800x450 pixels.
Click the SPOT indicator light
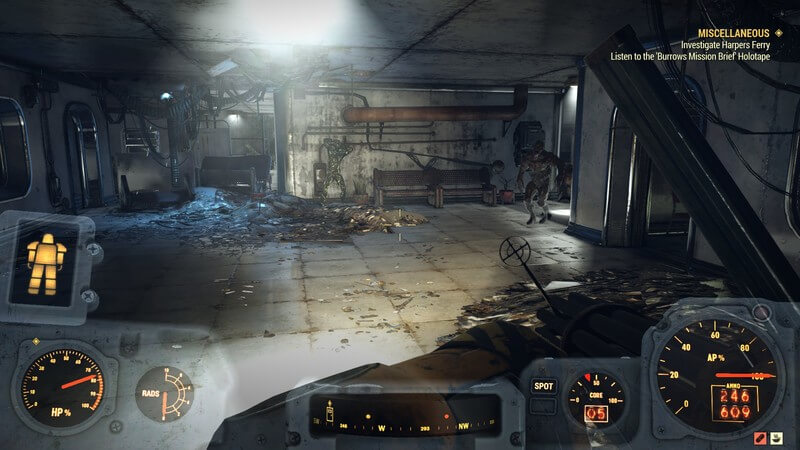544,385
